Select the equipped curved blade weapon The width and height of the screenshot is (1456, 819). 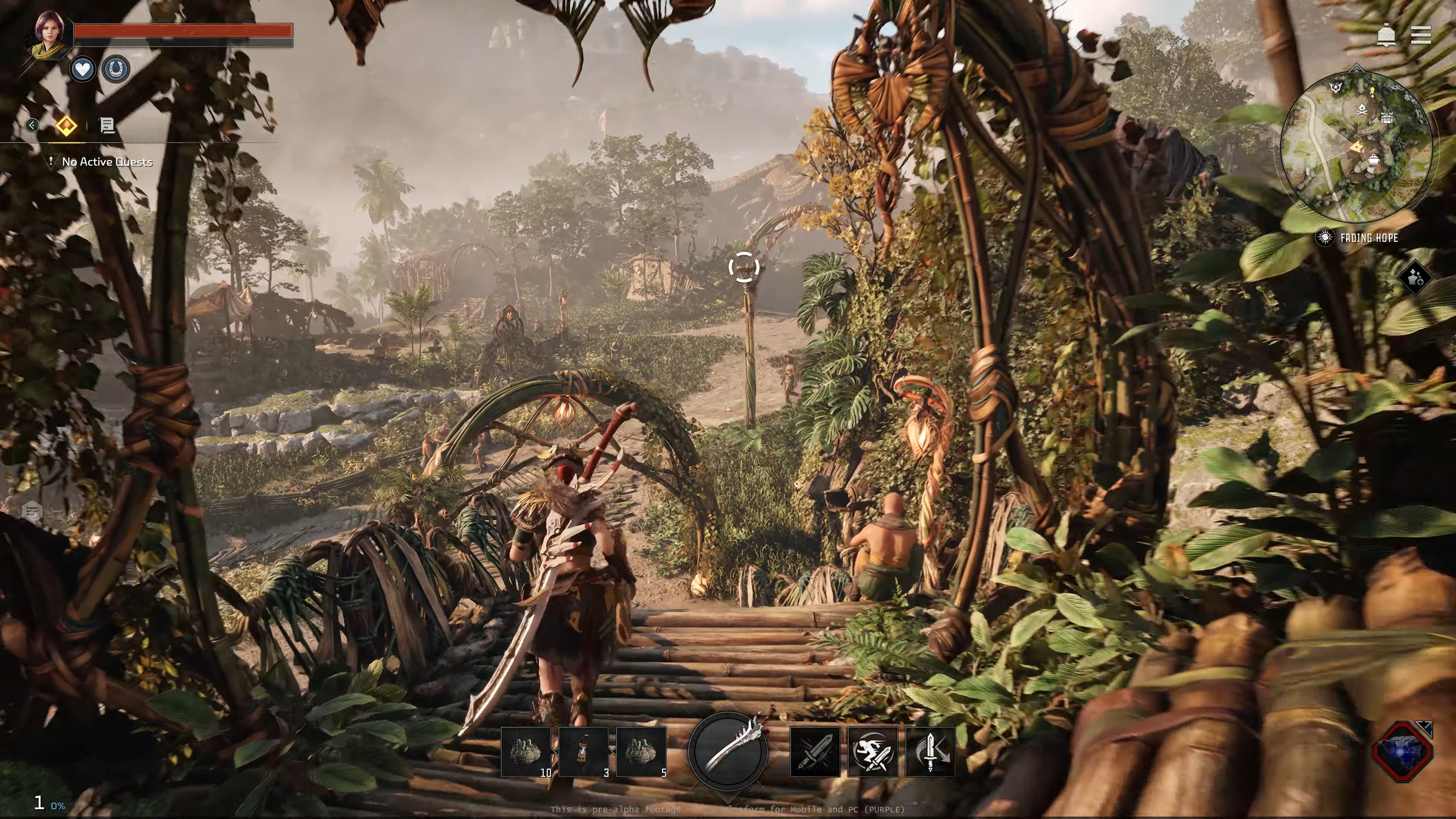(728, 750)
